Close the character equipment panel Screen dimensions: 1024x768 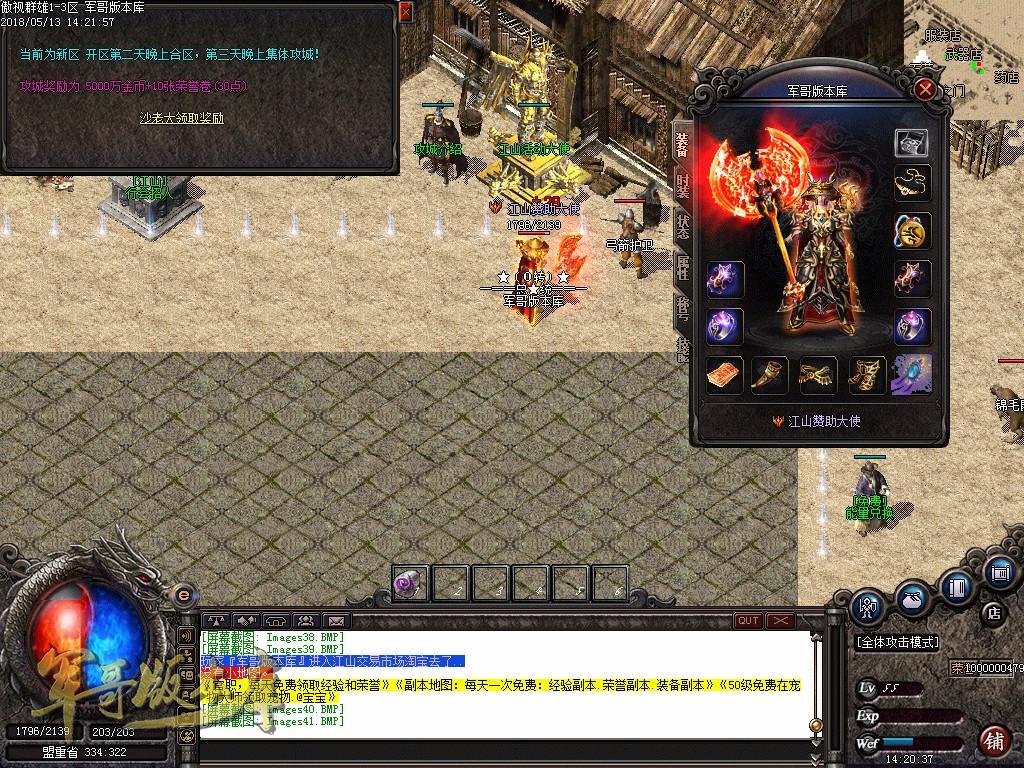click(926, 89)
